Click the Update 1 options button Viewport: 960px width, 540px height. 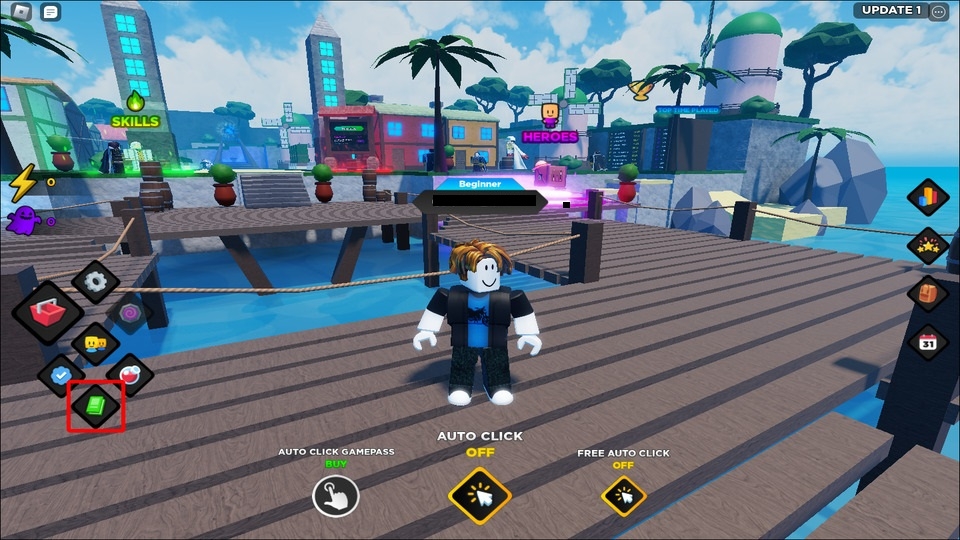pos(938,11)
